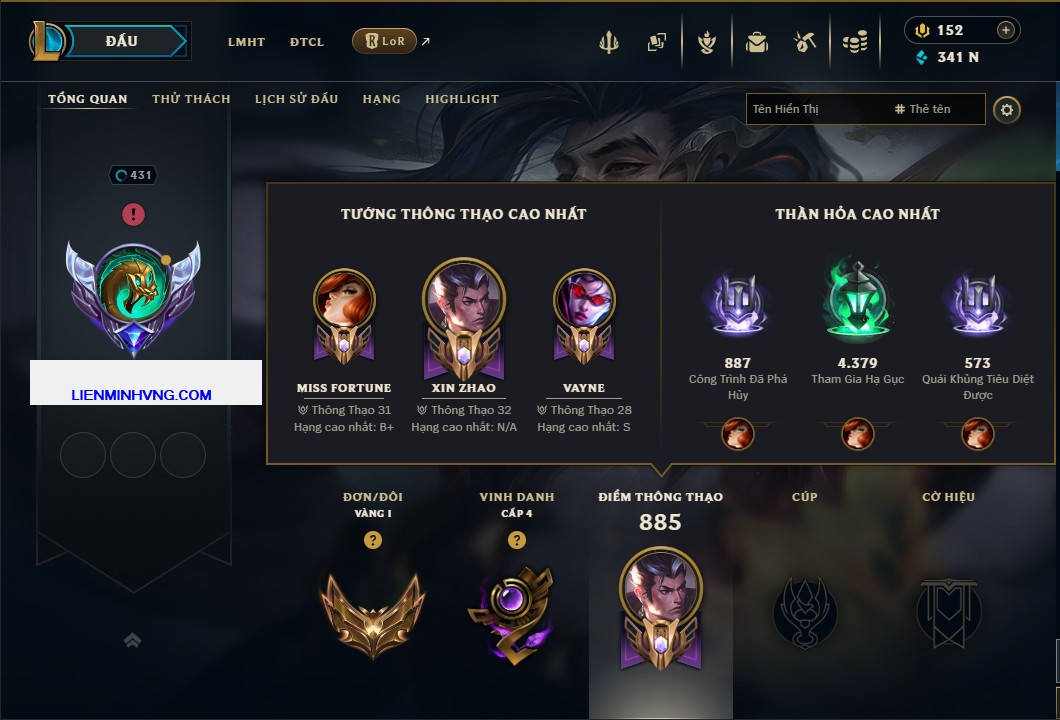Open the LỊCH SỬ ĐẤU tab
This screenshot has height=720, width=1060.
[x=296, y=99]
